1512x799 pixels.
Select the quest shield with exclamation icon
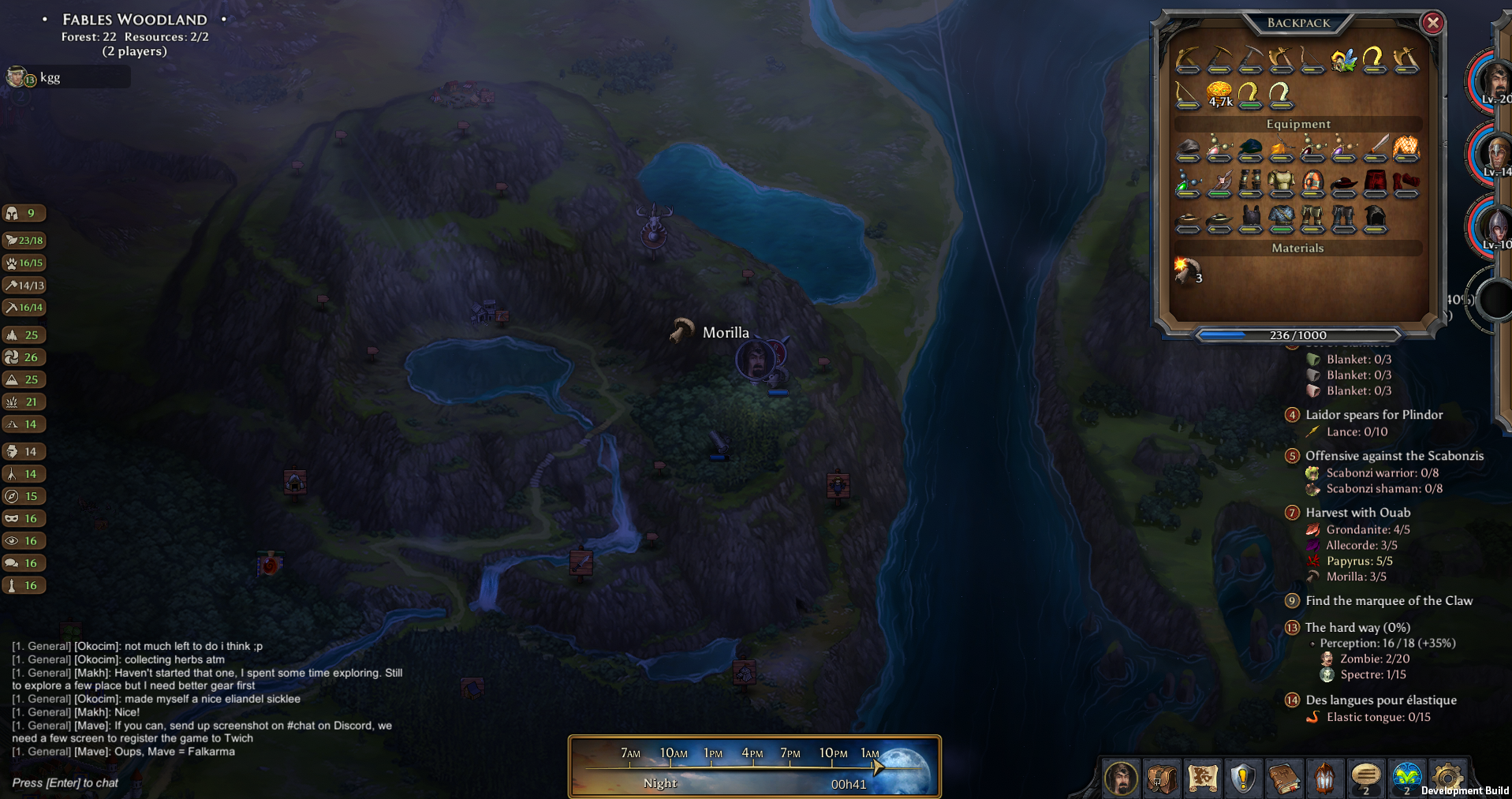point(1242,778)
